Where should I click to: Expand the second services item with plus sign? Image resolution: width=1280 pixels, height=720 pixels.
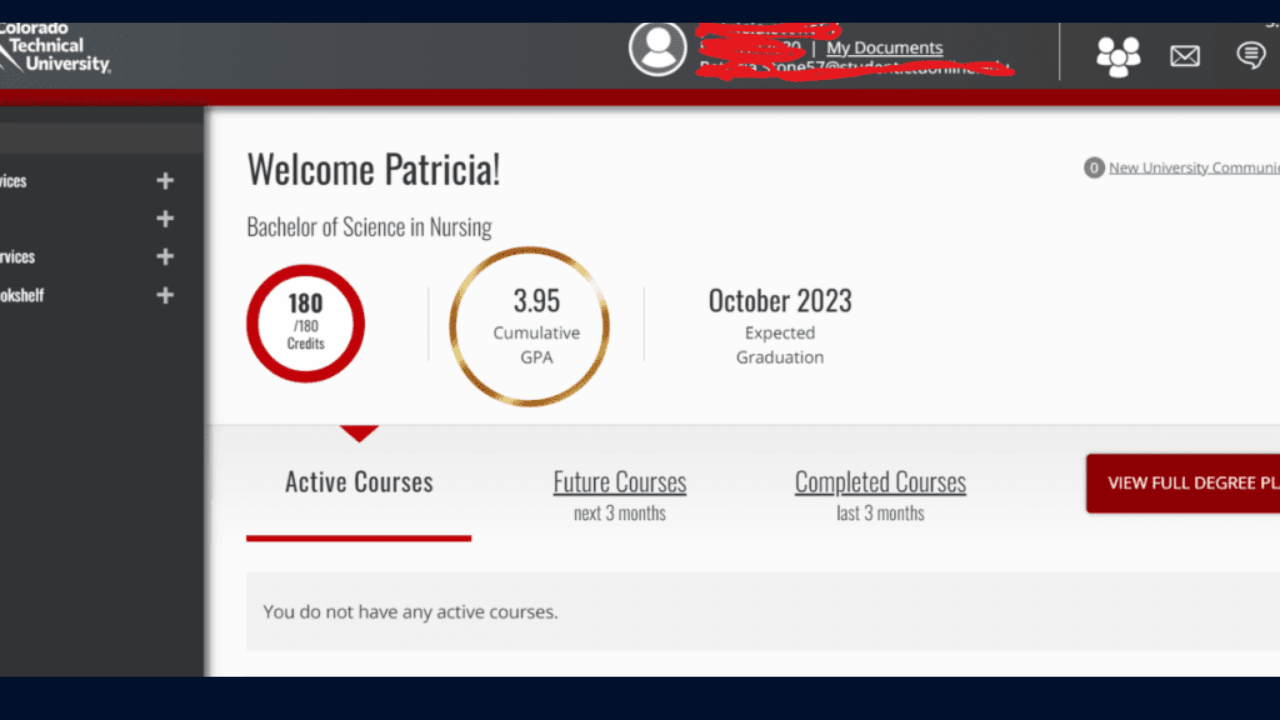(x=164, y=256)
